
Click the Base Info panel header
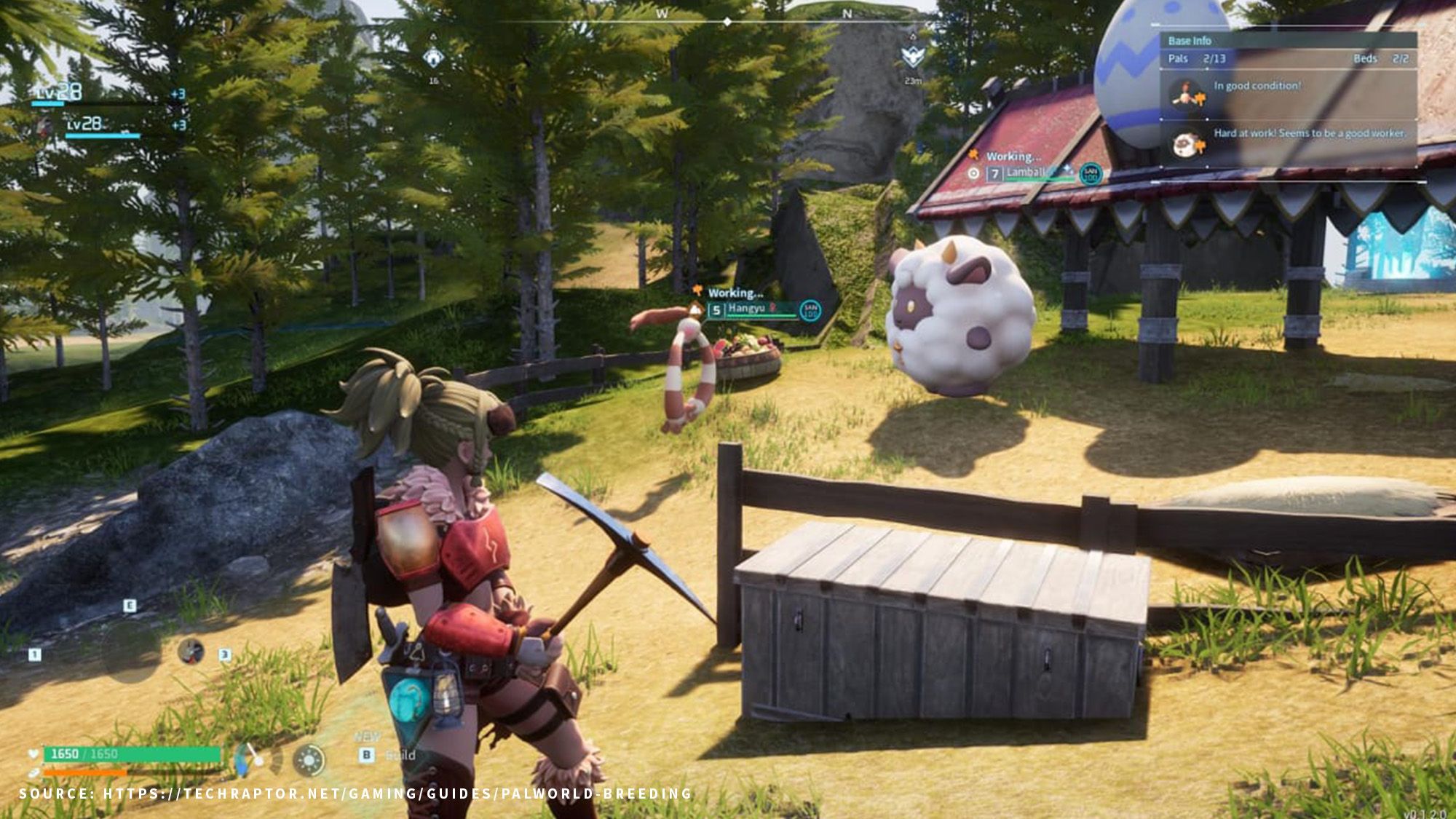pos(1190,41)
